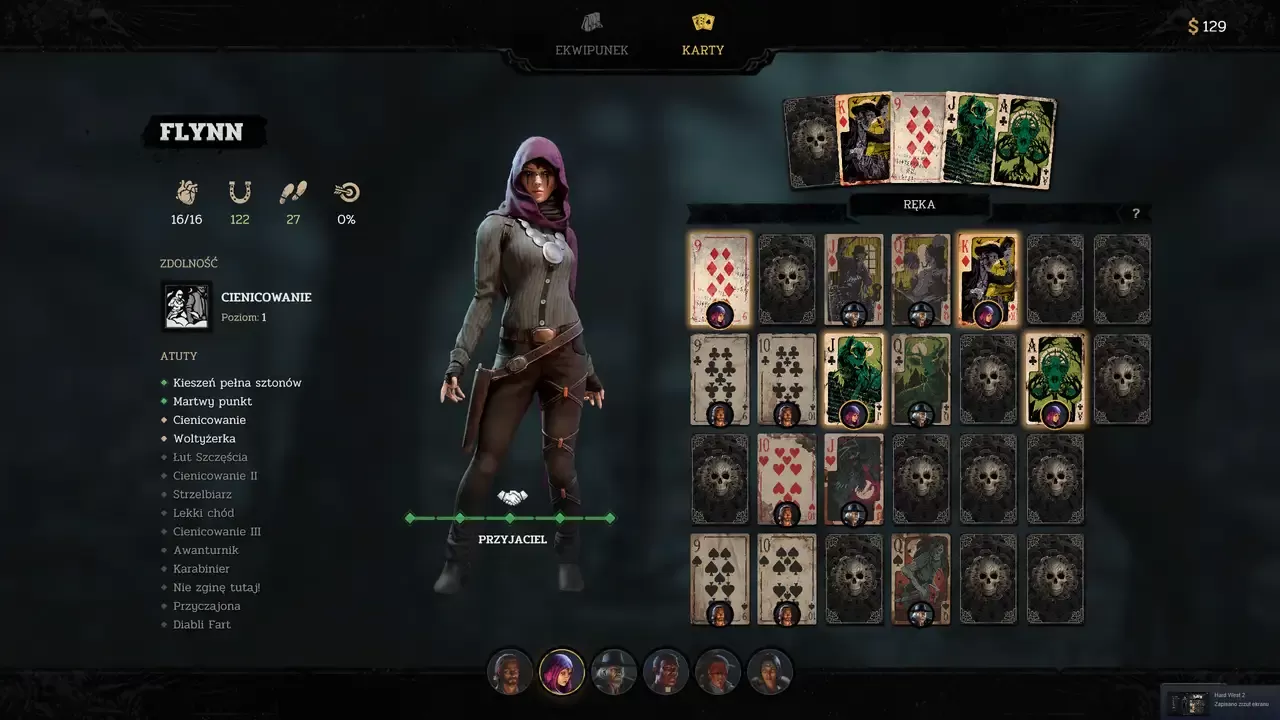Select the queen of spades card

921,579
